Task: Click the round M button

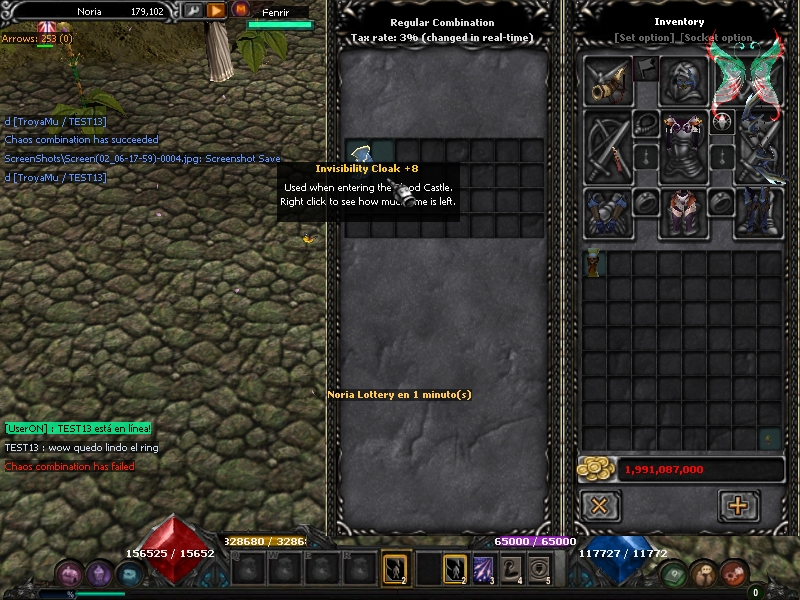Action: tap(240, 10)
